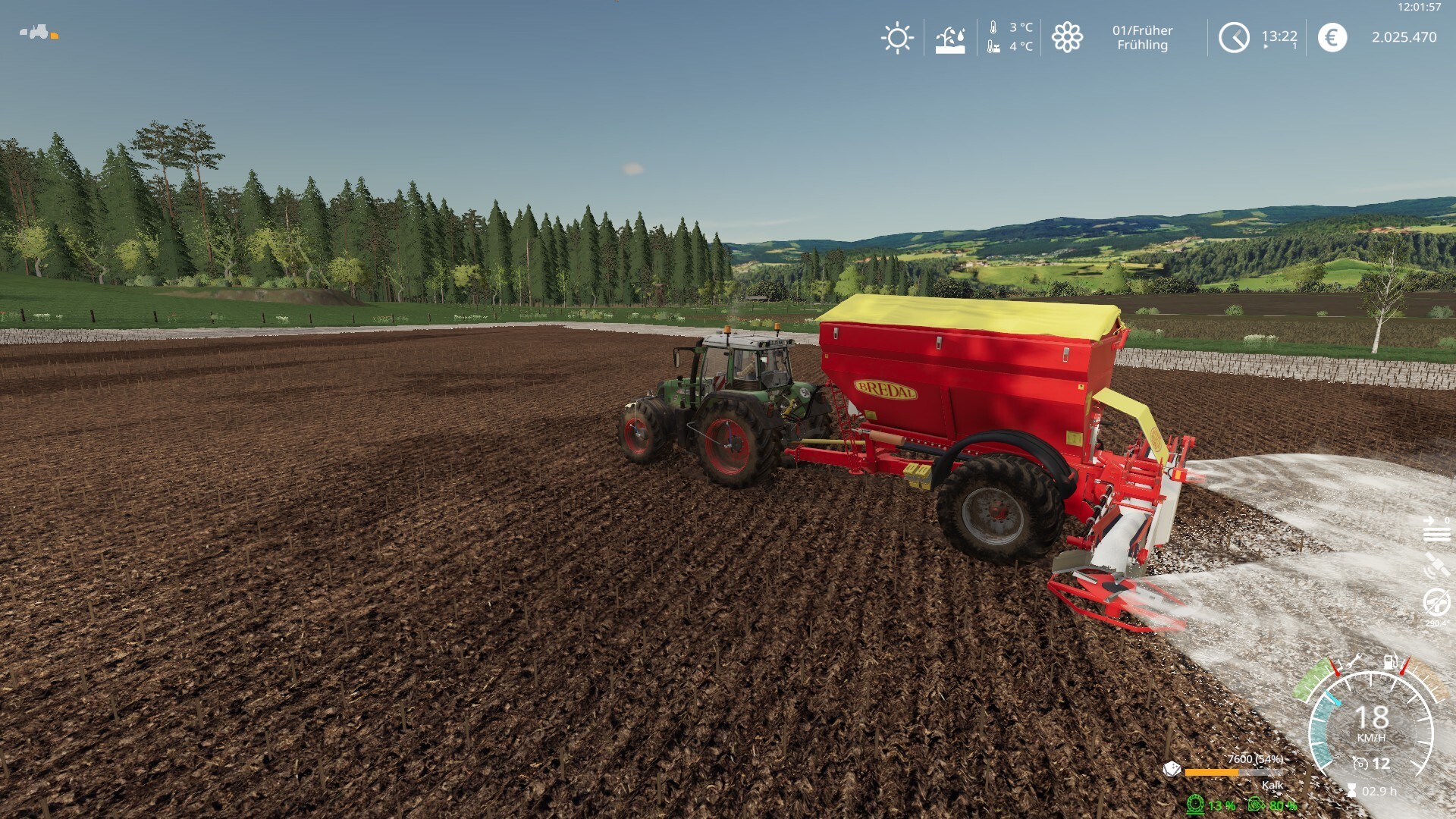The width and height of the screenshot is (1456, 819).
Task: Click the sunny weather forecast icon
Action: [x=897, y=37]
